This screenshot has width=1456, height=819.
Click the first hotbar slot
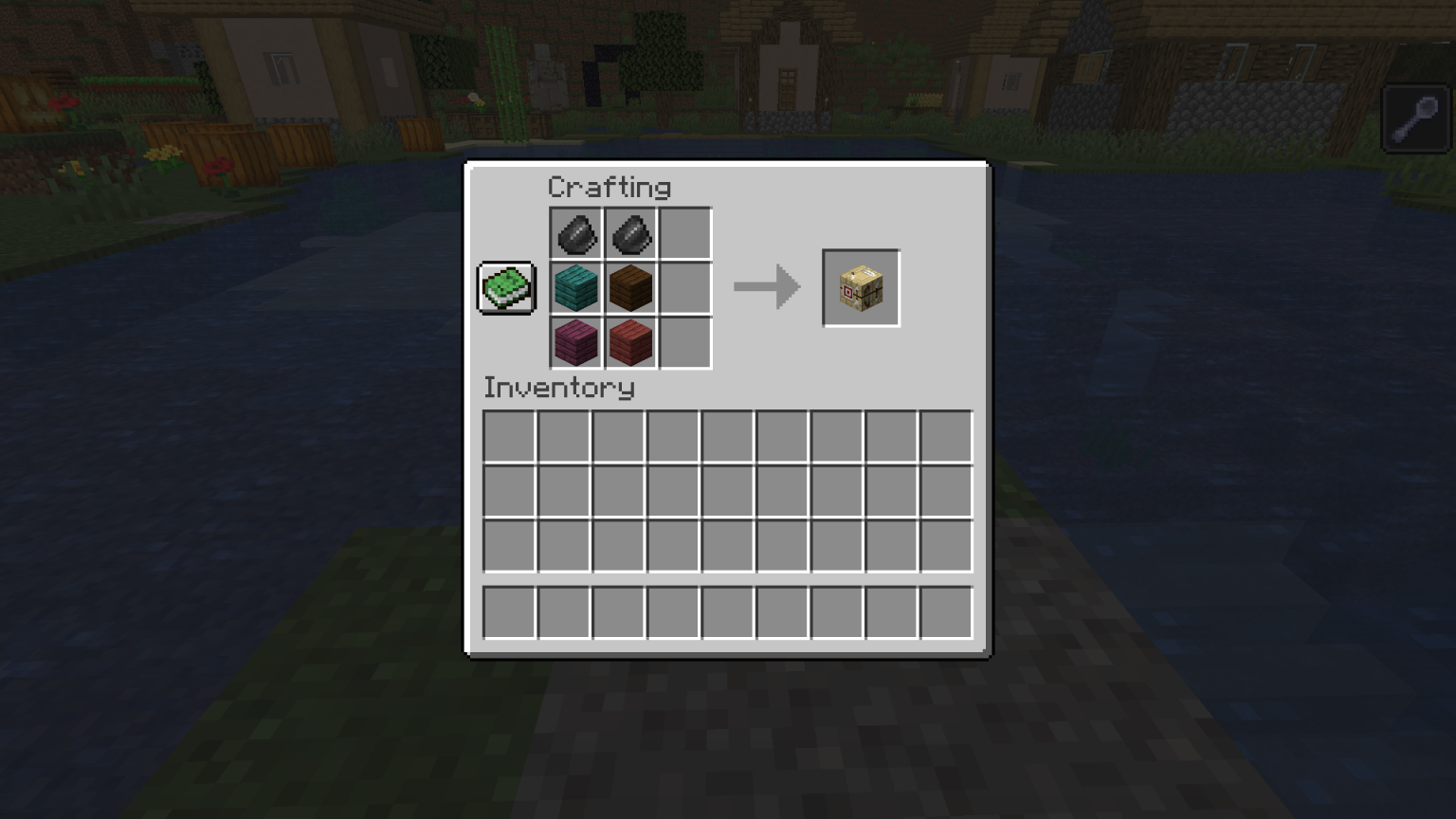508,611
